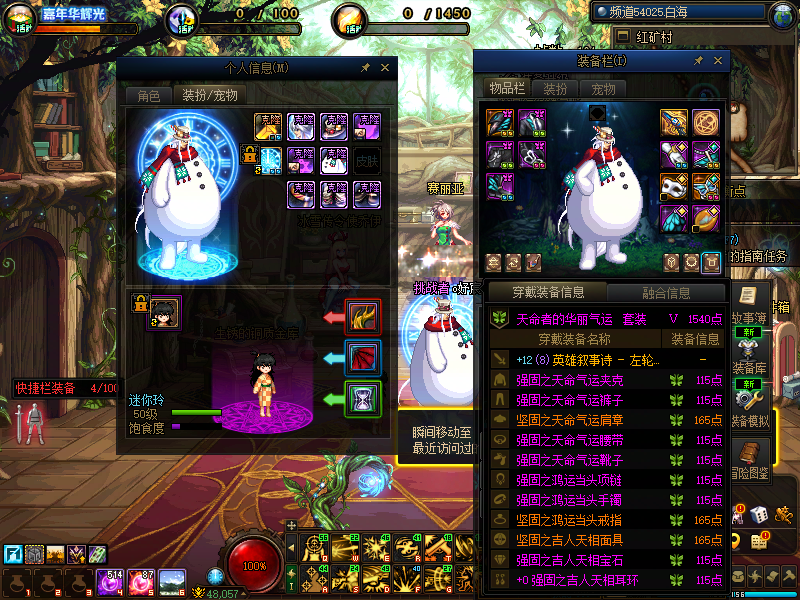Screen dimensions: 800x600
Task: Open the 宠物 tab in 装备栏
Action: pos(604,88)
